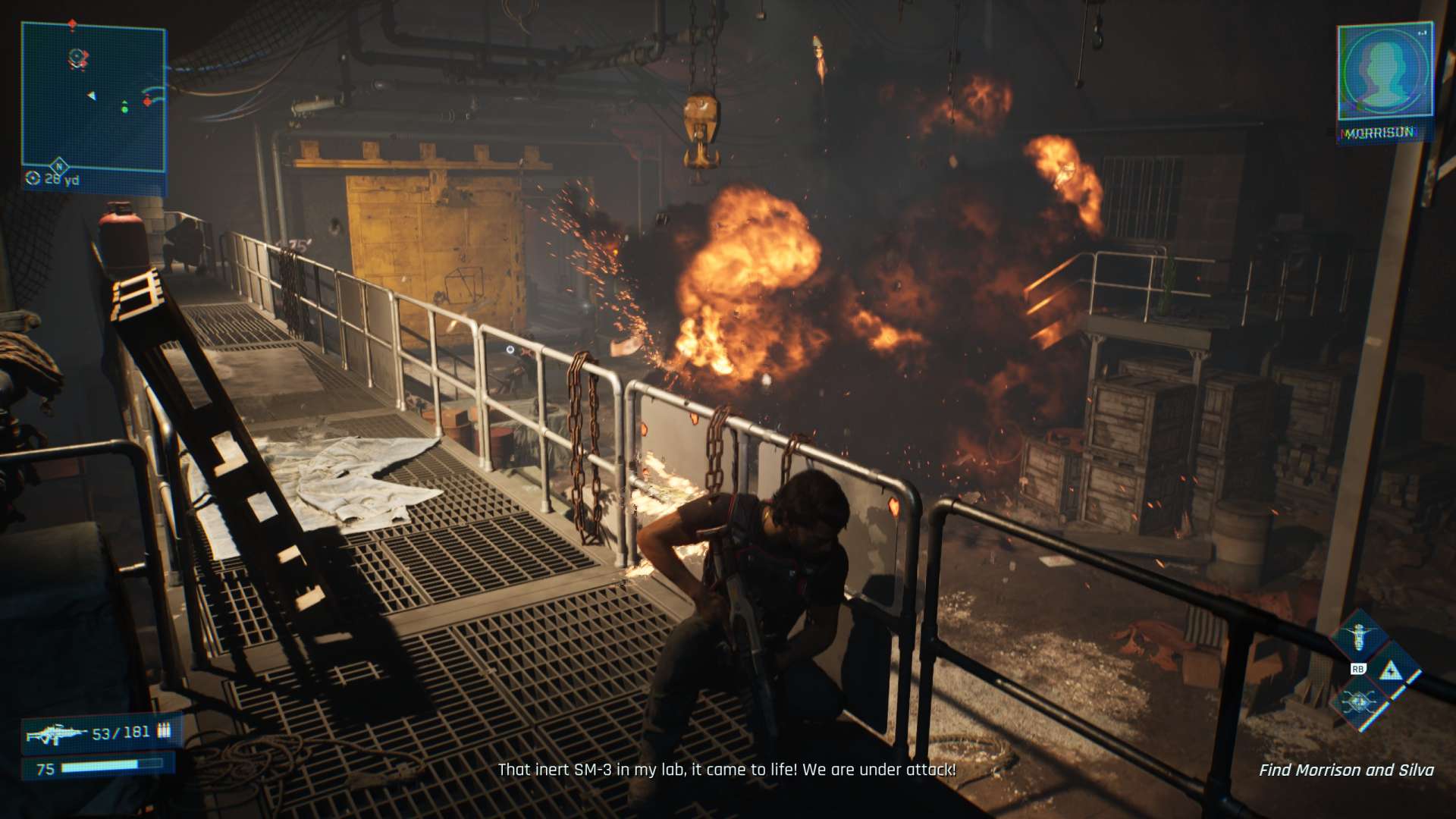This screenshot has height=819, width=1456.
Task: Select the north compass marker on the minimap
Action: point(58,165)
